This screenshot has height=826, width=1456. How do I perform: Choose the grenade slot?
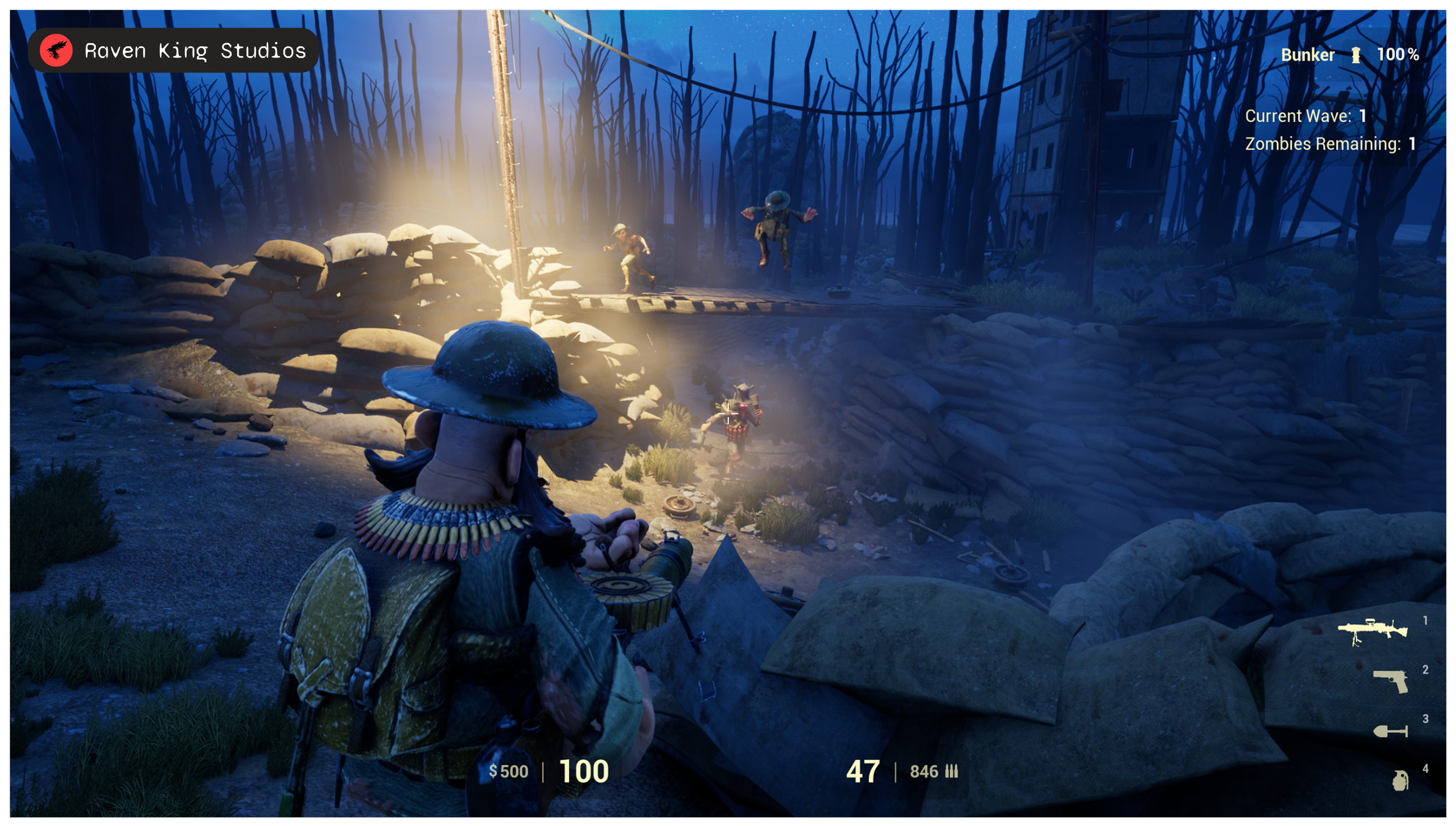click(1400, 780)
